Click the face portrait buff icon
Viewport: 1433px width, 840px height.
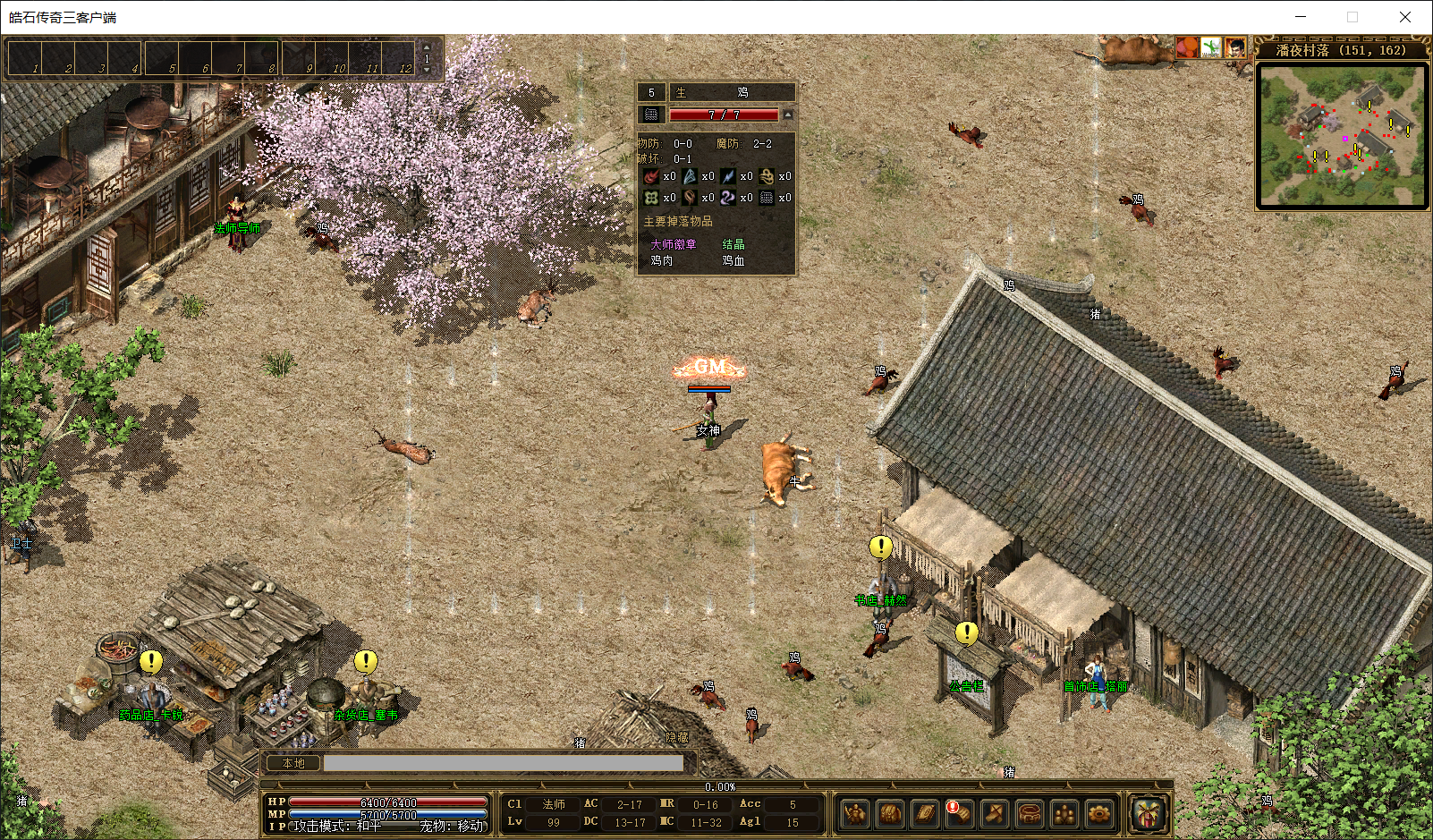(1235, 47)
